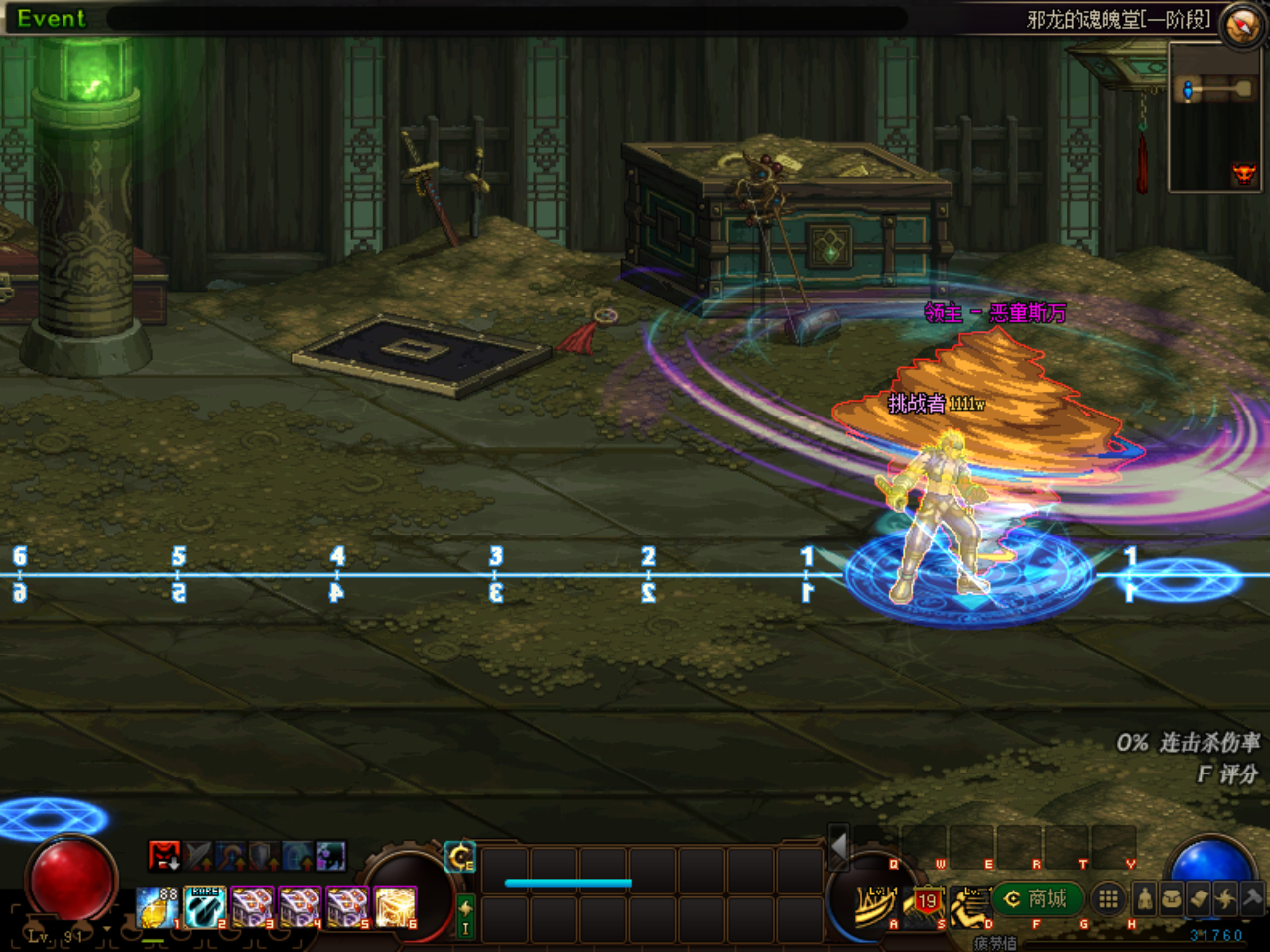Click the hammer auction icon
The image size is (1270, 952).
coord(1252,899)
